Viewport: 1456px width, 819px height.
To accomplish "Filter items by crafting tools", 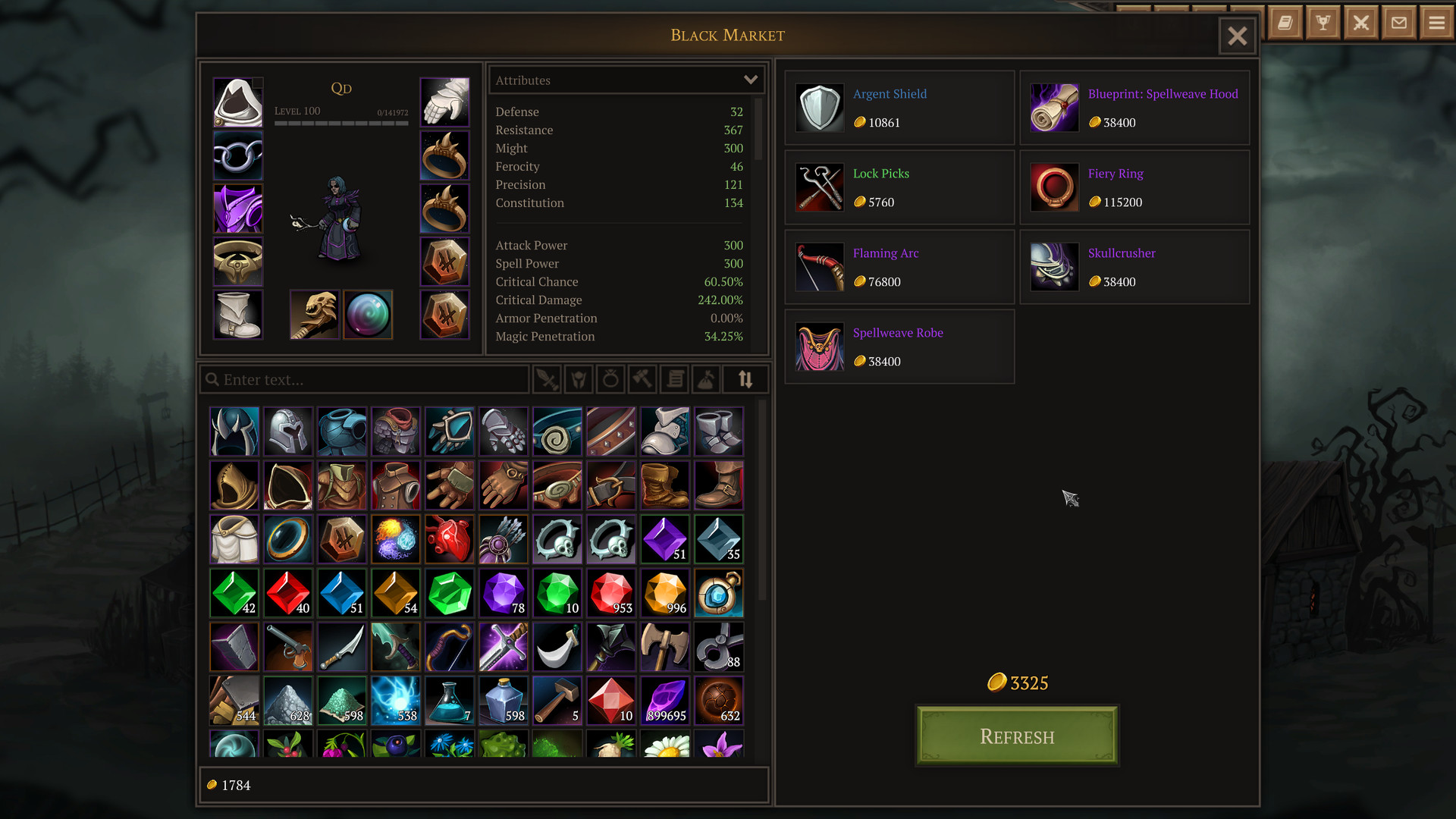I will pyautogui.click(x=642, y=379).
